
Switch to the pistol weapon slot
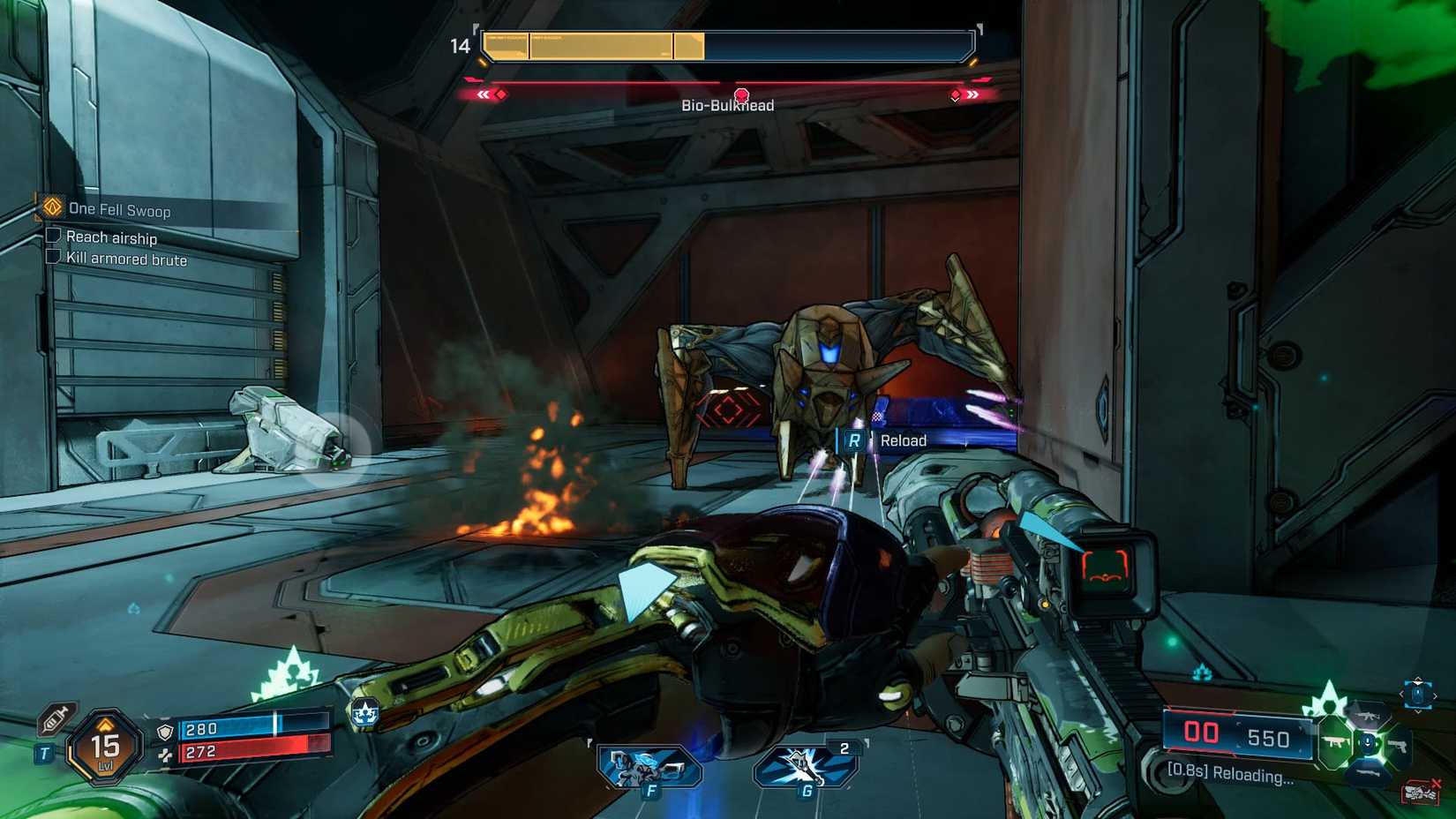(x=1397, y=747)
